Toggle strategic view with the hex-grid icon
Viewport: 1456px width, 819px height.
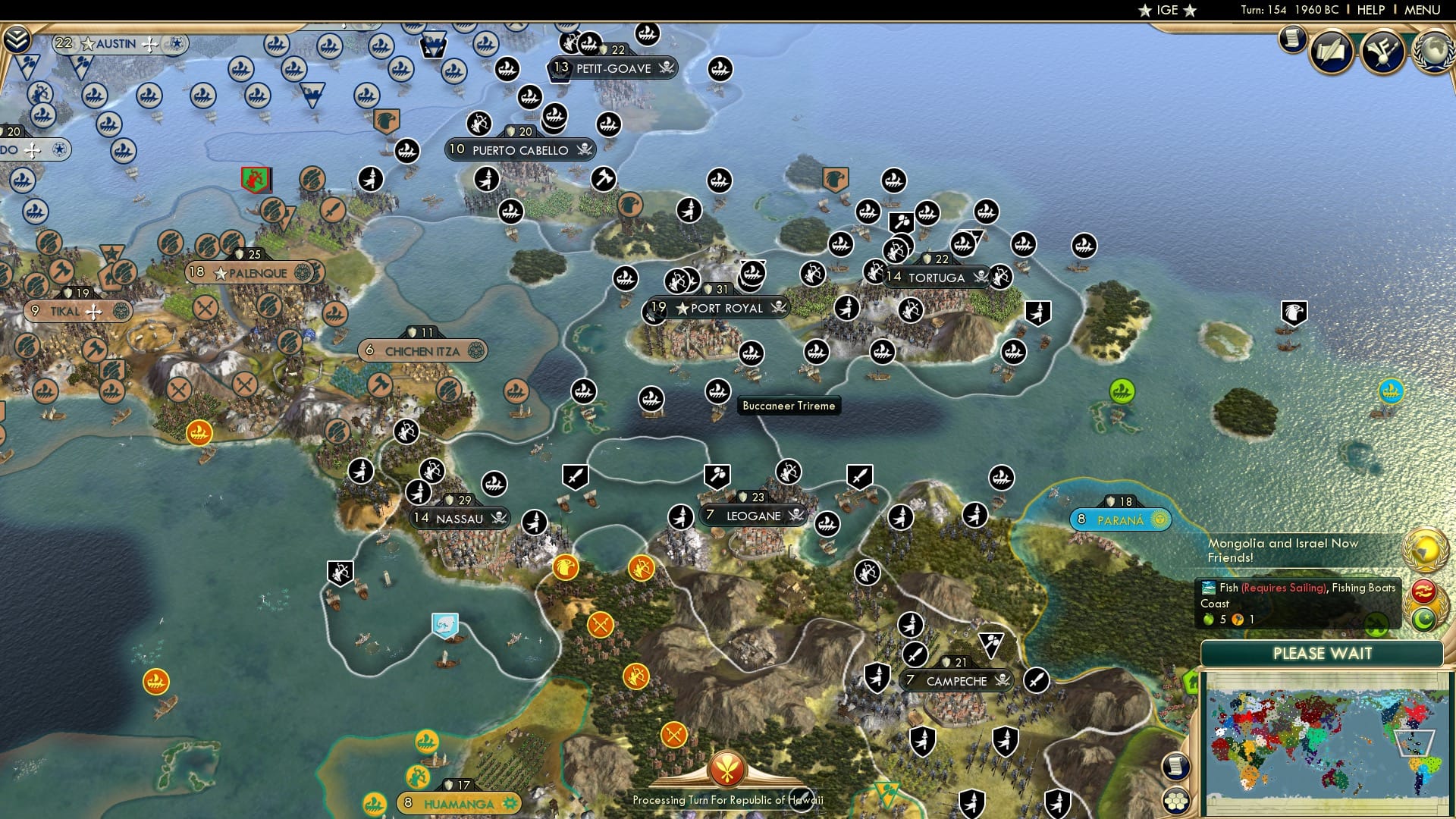[x=1176, y=800]
